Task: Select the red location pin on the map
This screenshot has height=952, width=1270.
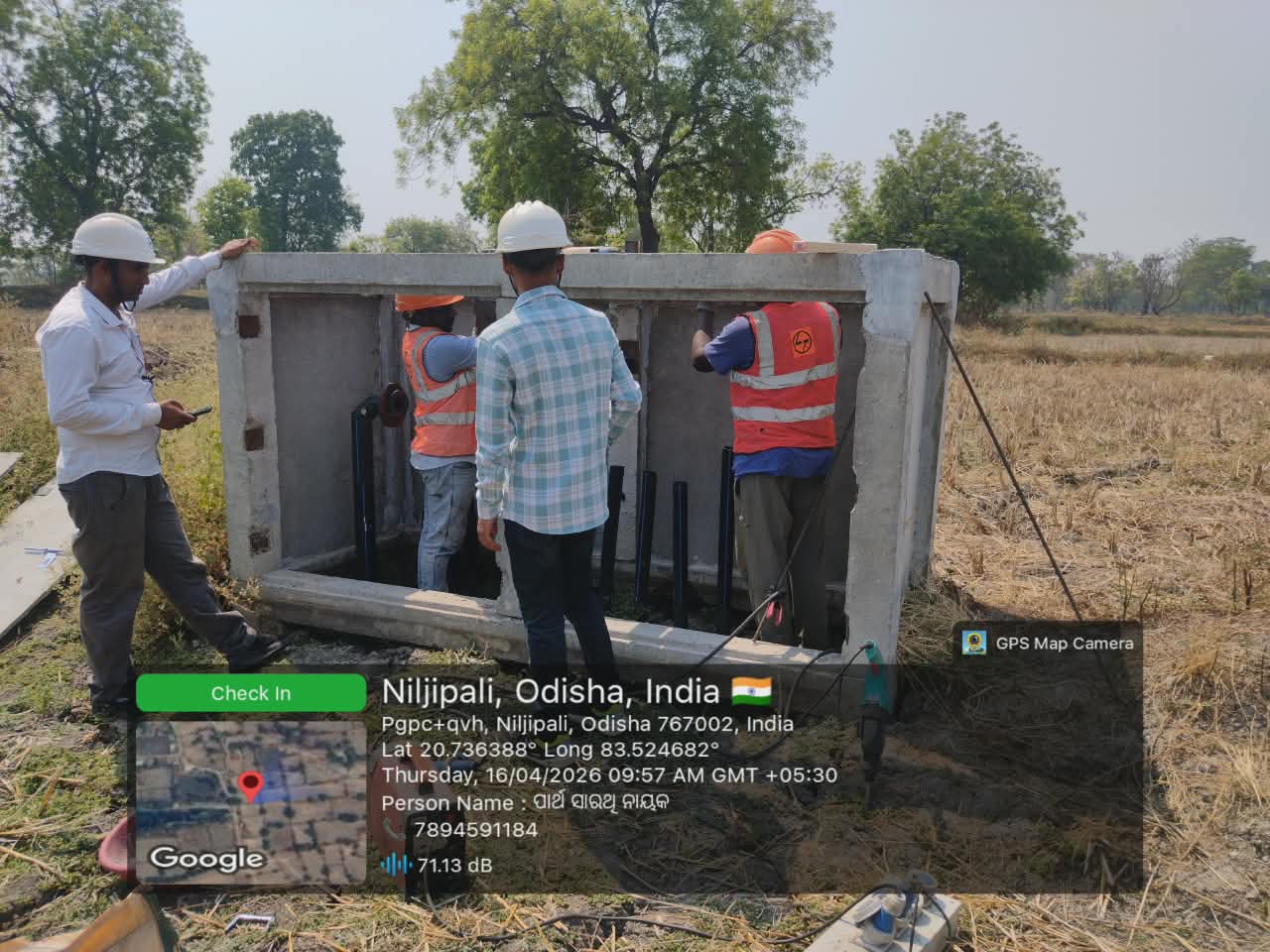Action: coord(251,785)
